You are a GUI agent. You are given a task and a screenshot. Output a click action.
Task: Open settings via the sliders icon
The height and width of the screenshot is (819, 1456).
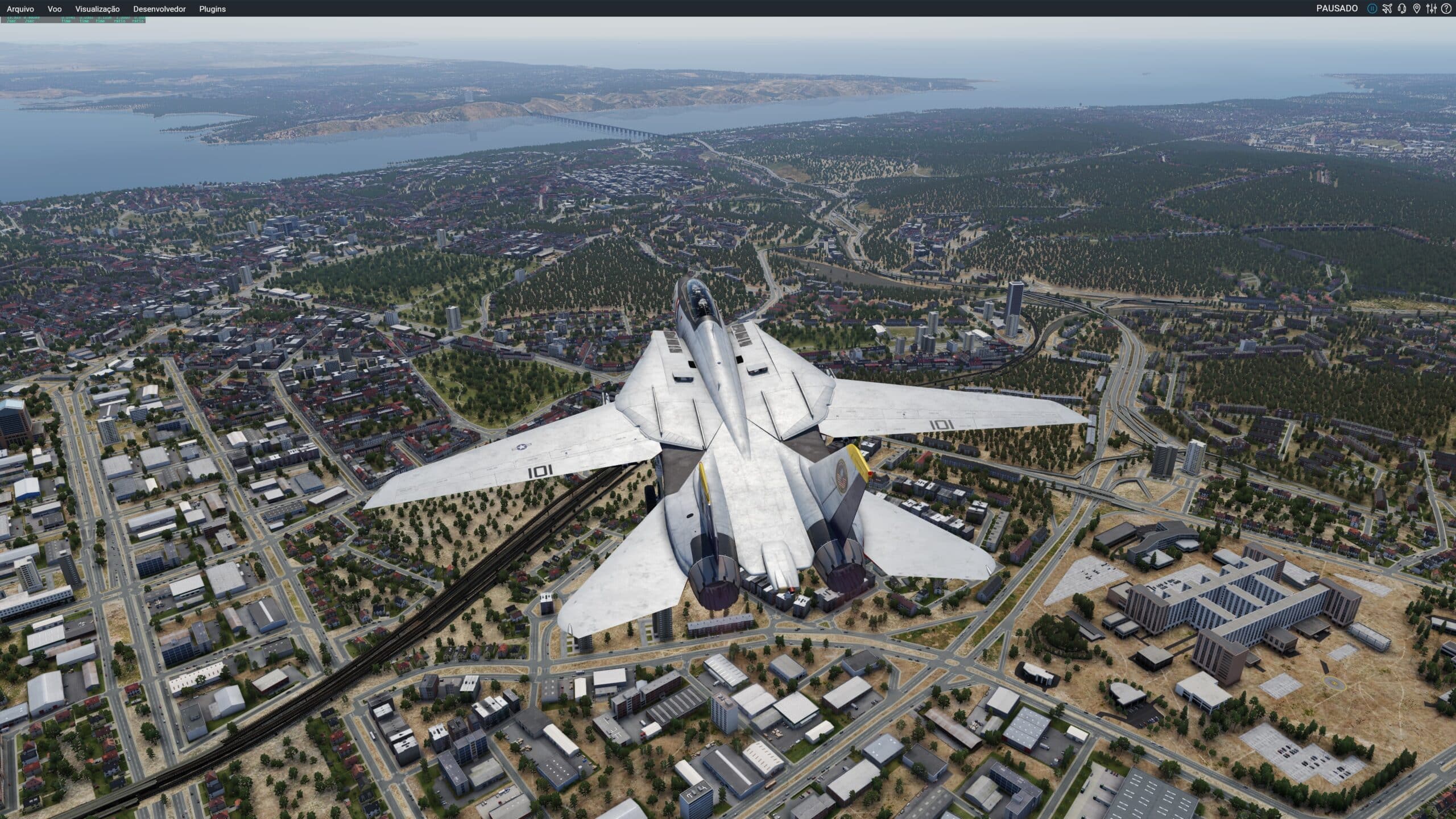(1431, 9)
